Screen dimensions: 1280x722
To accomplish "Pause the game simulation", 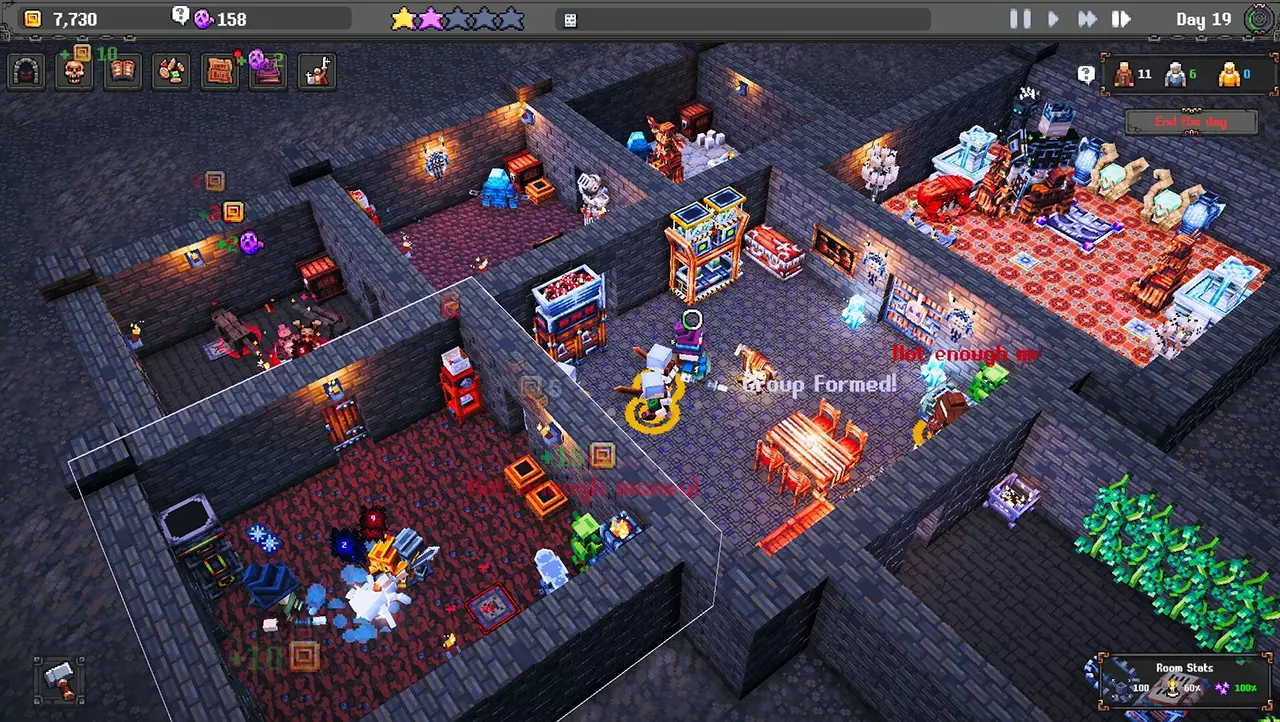I will (1019, 18).
